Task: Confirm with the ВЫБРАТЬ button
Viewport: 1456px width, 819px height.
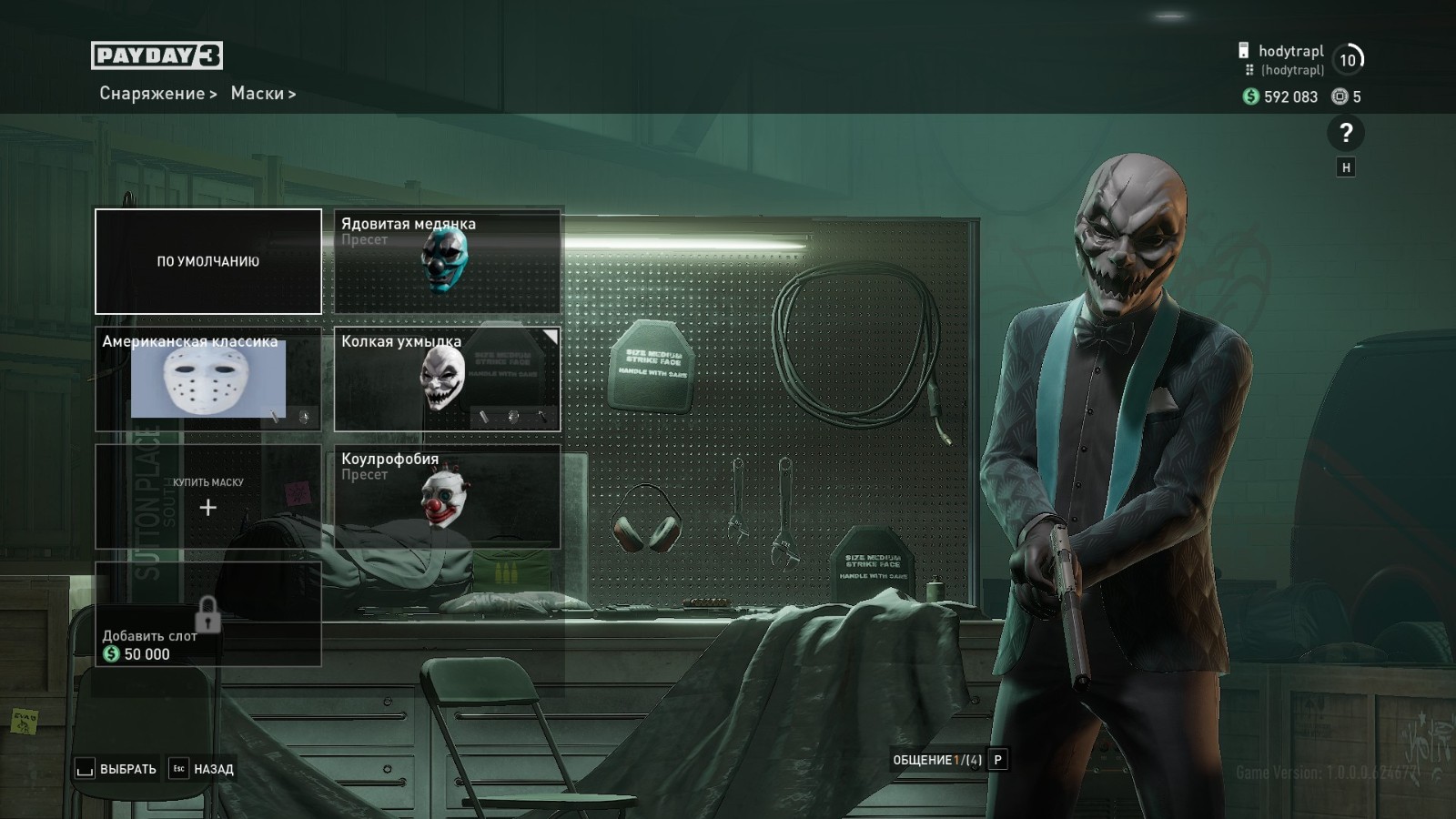Action: 116,769
